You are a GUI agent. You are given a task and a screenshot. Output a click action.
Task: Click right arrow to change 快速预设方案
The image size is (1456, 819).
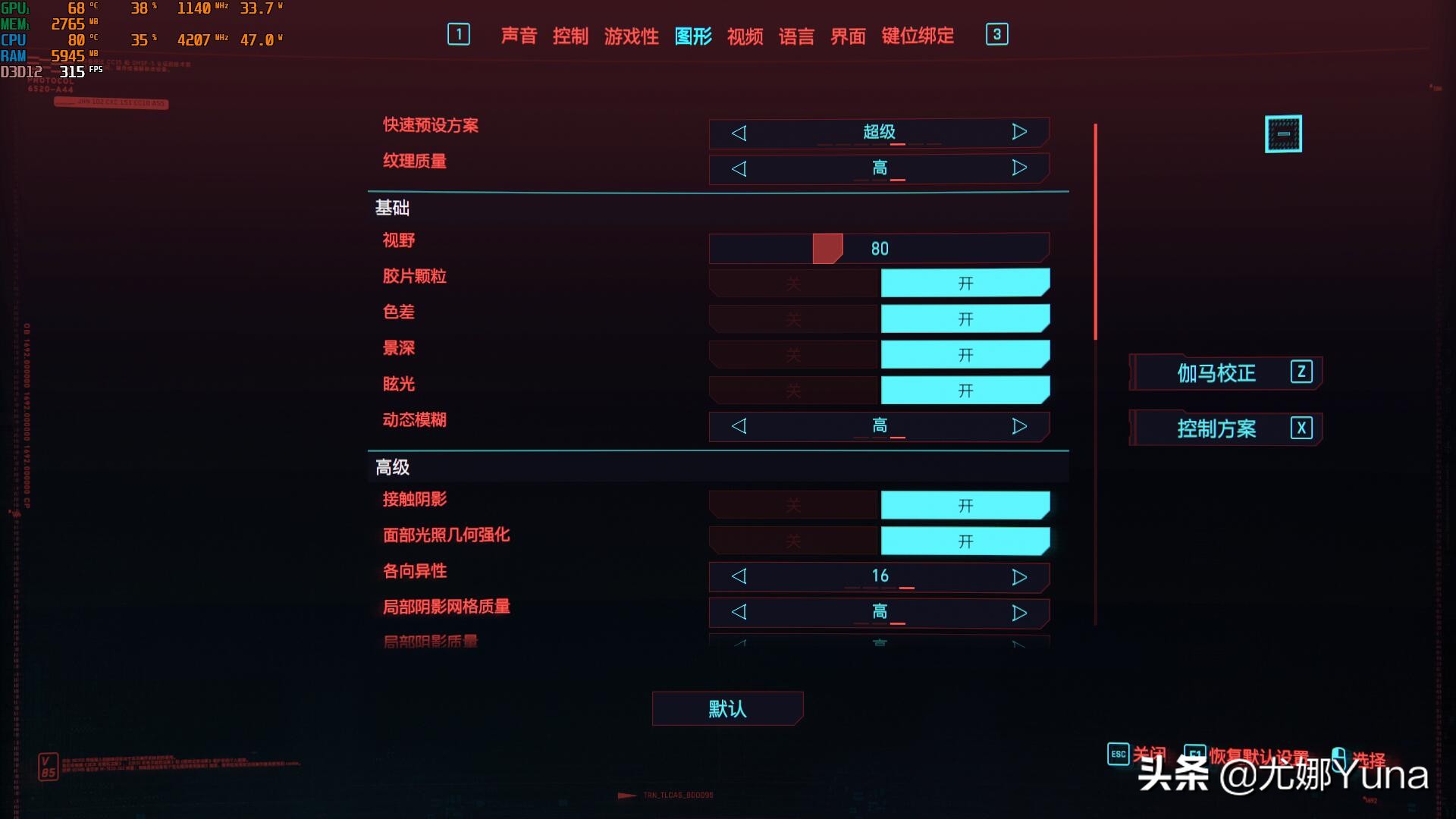click(1019, 132)
